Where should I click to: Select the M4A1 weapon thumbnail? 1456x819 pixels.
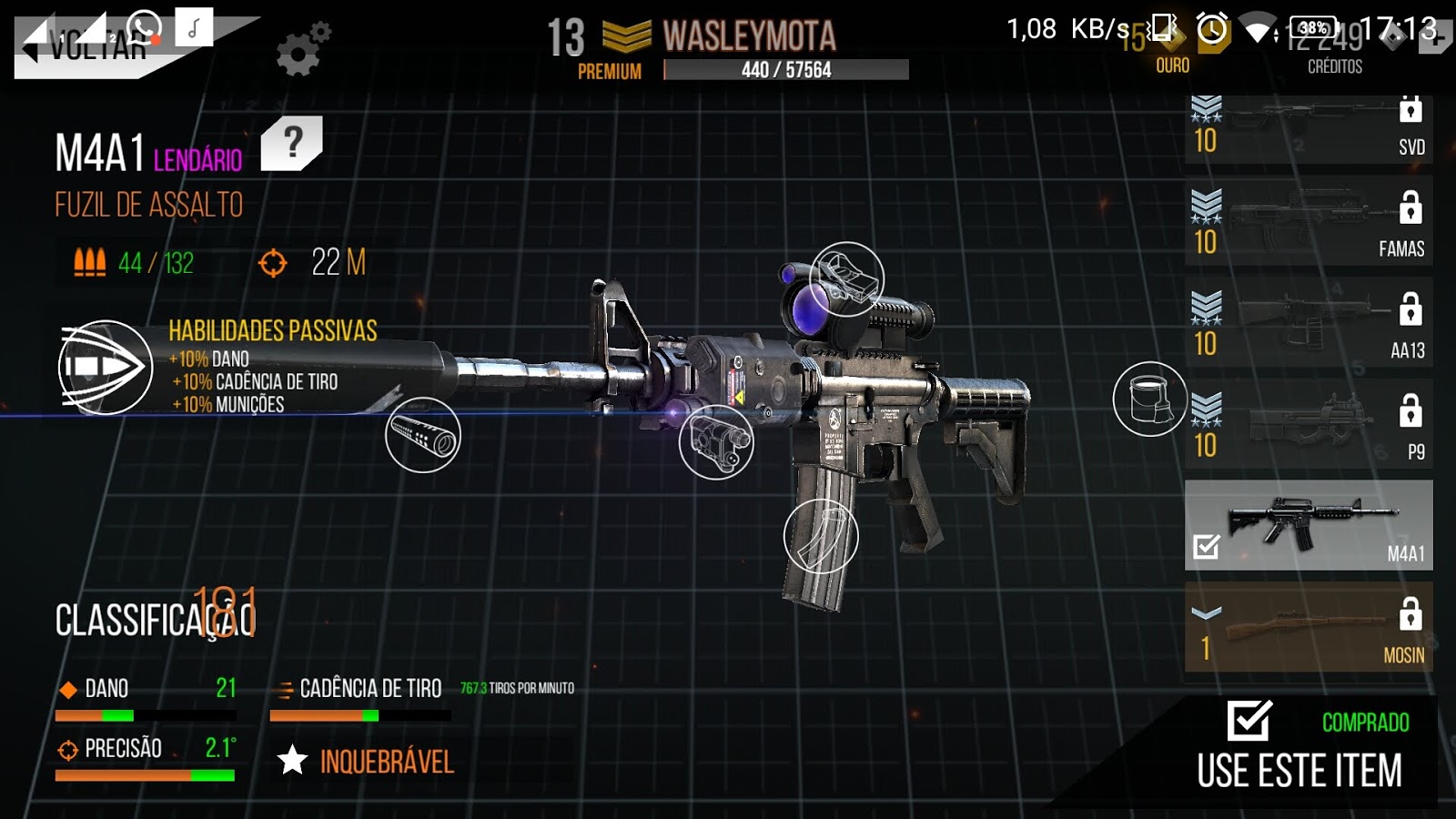pyautogui.click(x=1309, y=526)
